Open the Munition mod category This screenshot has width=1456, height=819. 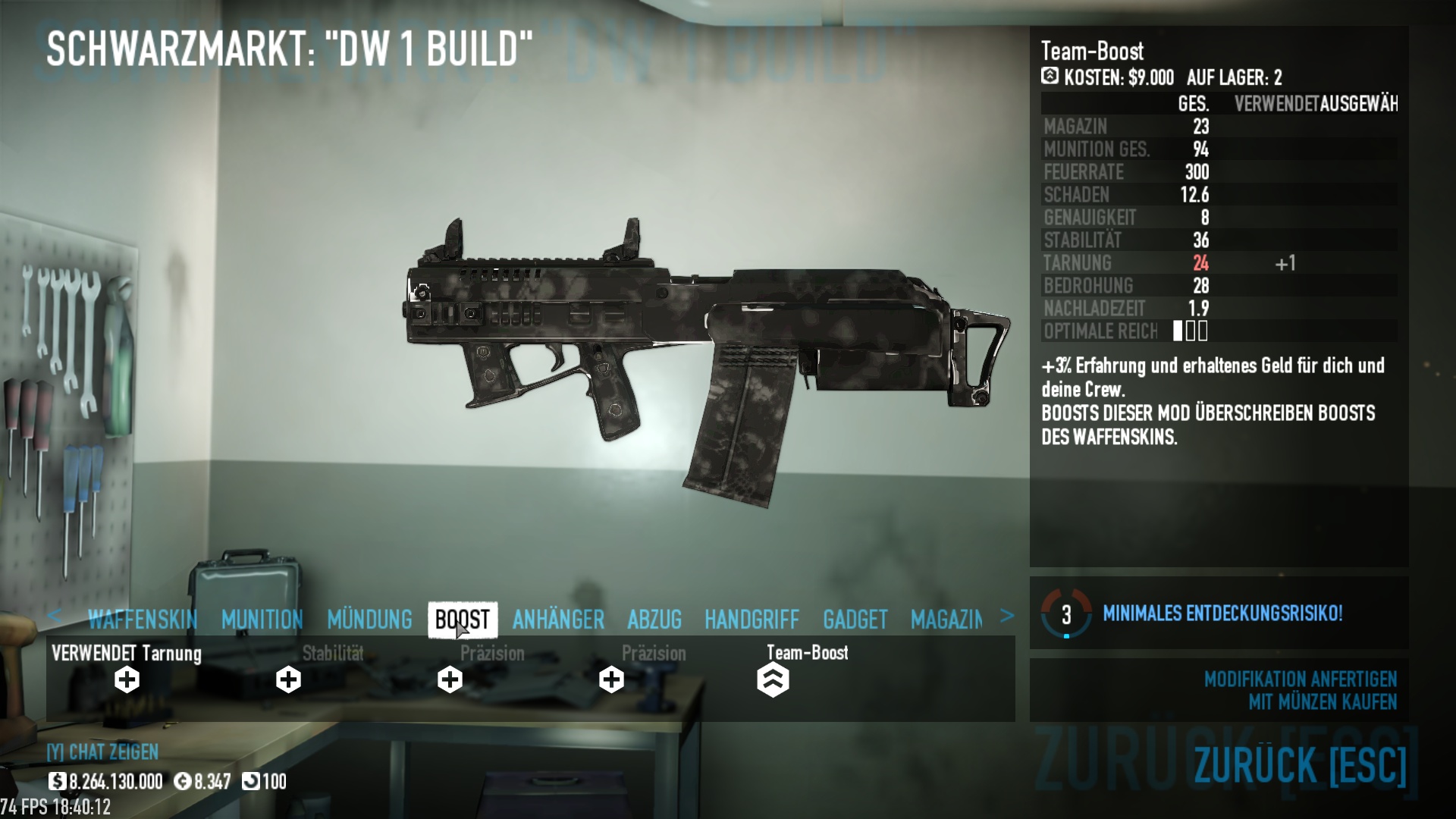262,620
